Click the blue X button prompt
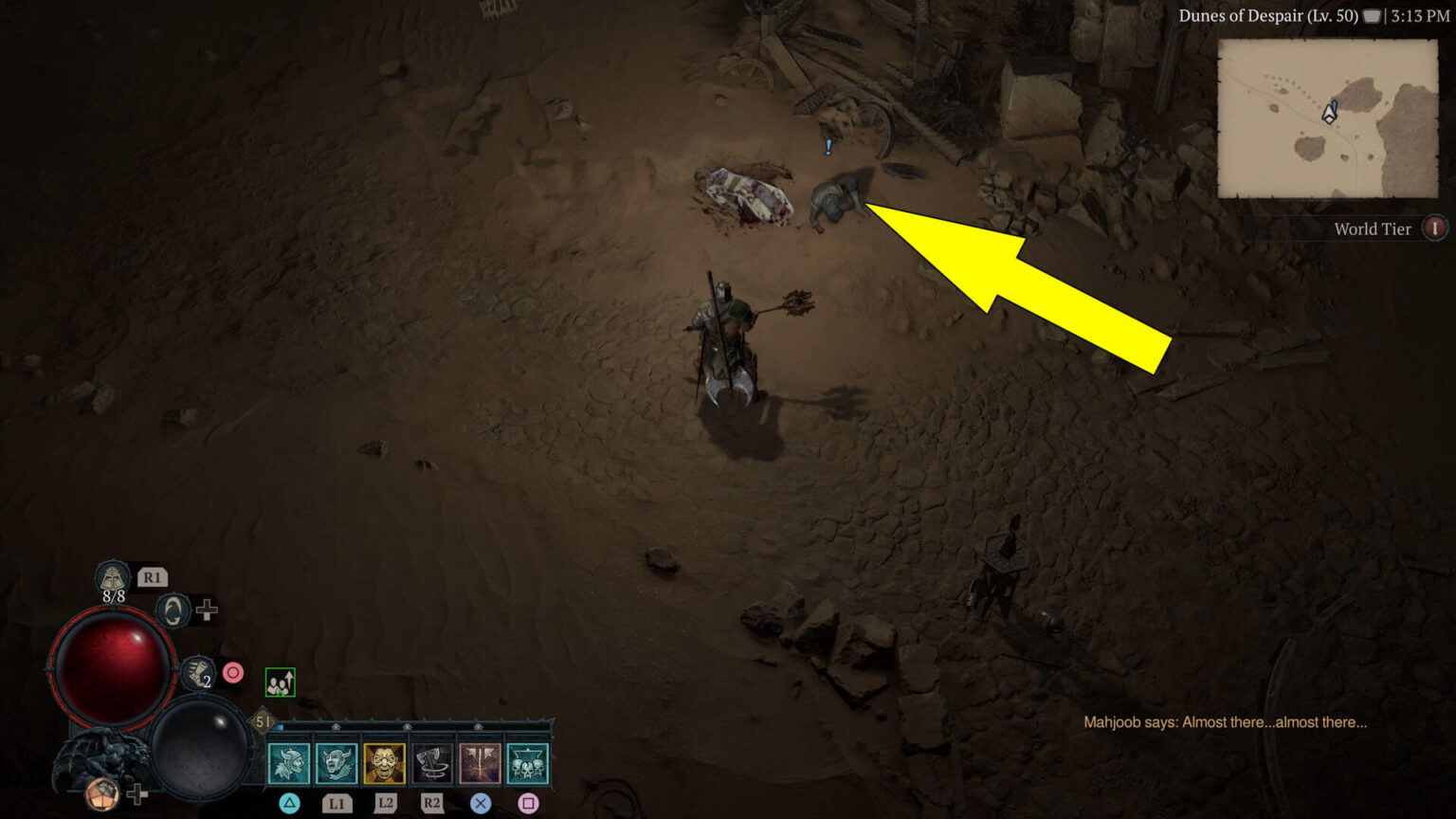The width and height of the screenshot is (1456, 819). coord(481,804)
